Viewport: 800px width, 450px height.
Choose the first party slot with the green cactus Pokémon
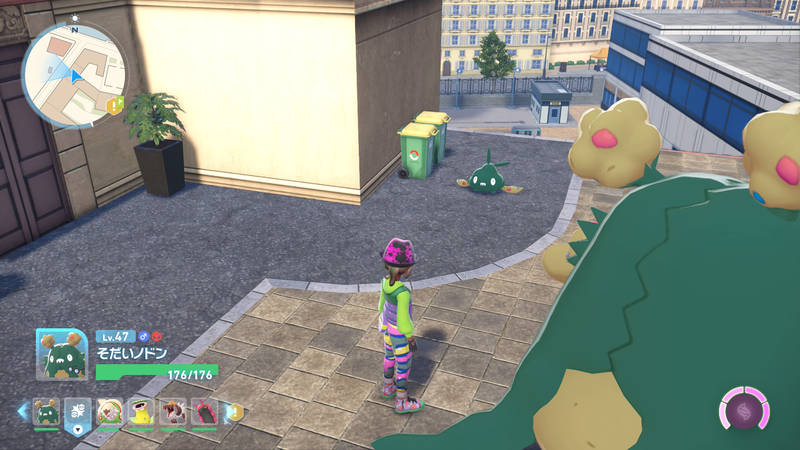(47, 411)
